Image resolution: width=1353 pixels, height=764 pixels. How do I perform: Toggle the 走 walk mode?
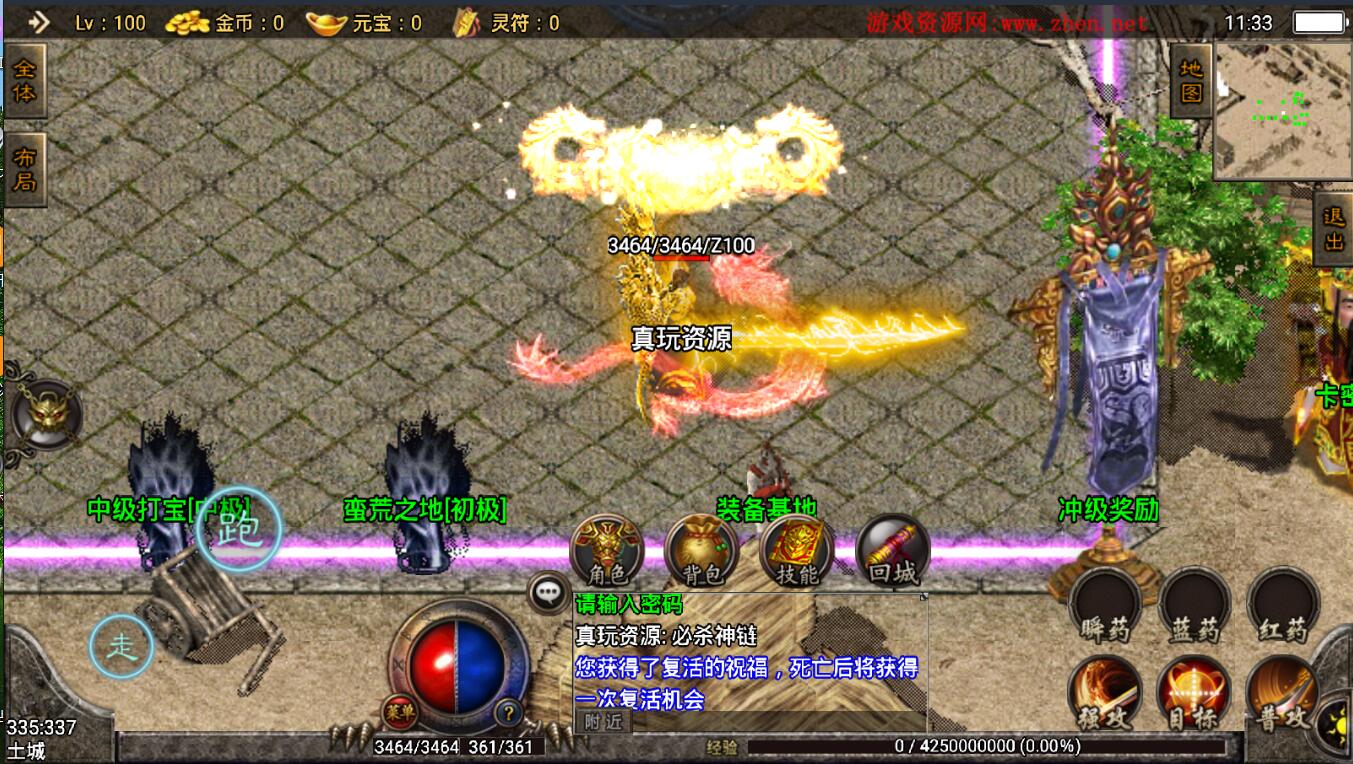[121, 647]
